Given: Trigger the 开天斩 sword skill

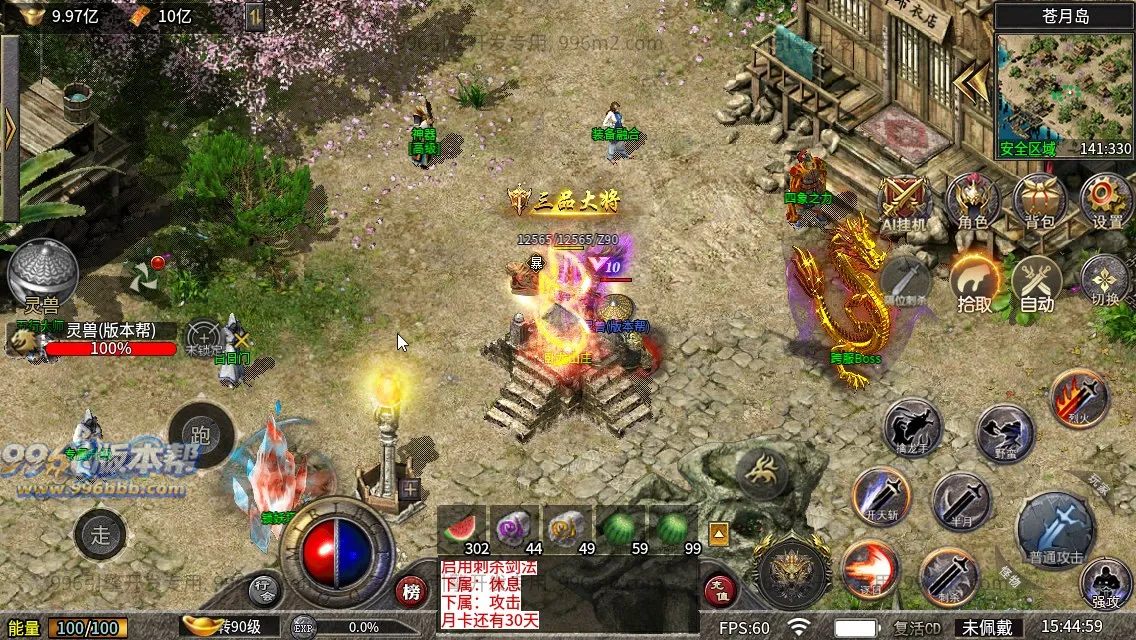Looking at the screenshot, I should pos(881,496).
